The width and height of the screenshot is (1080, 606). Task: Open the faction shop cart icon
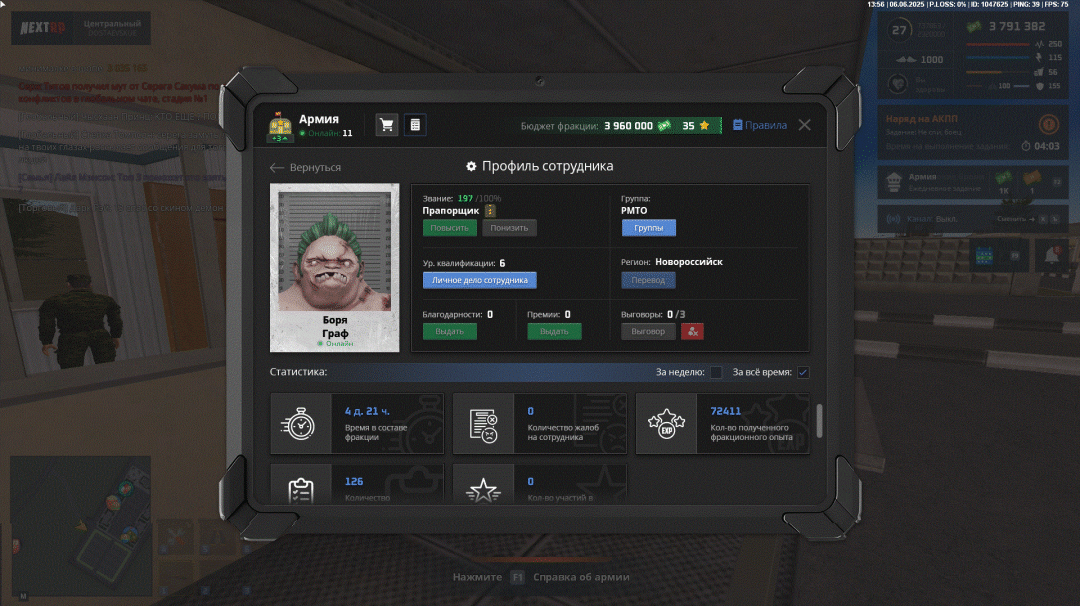click(x=386, y=125)
